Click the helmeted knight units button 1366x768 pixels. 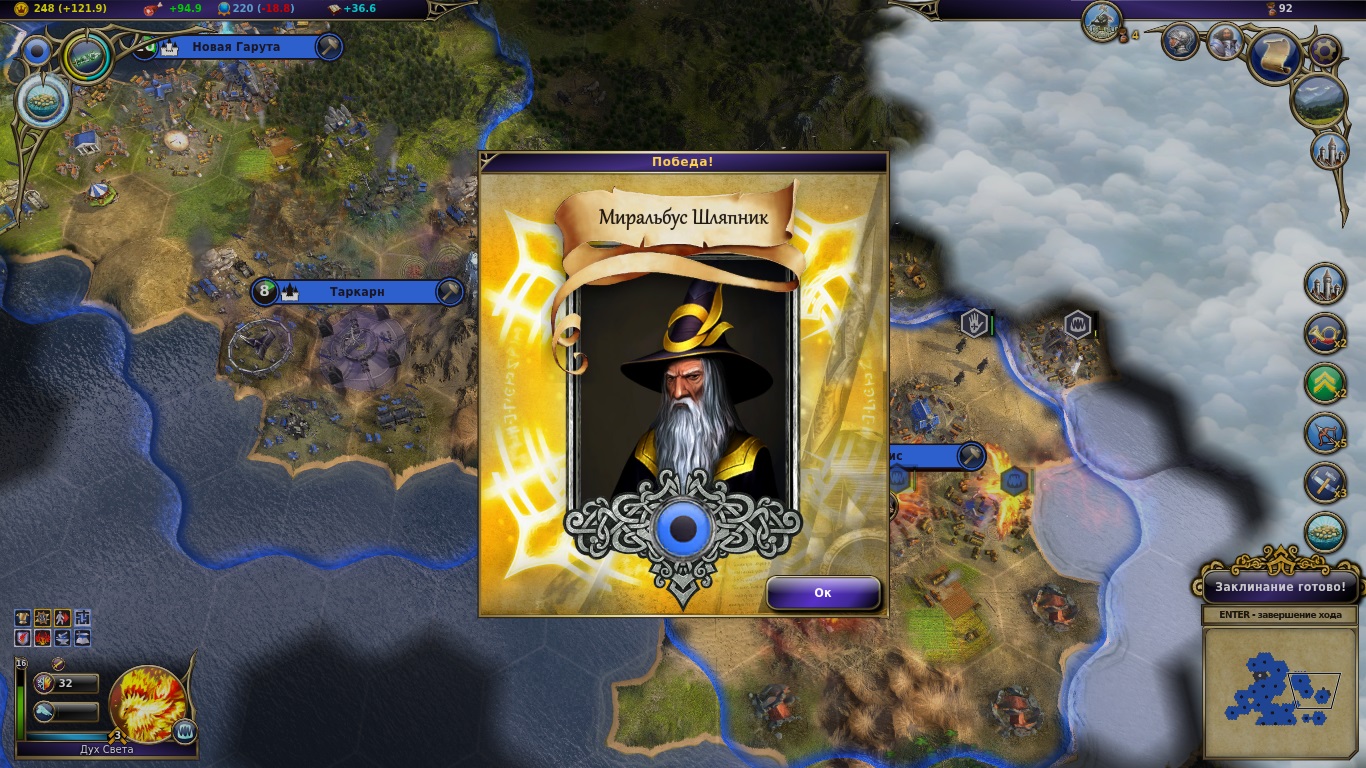(1181, 41)
